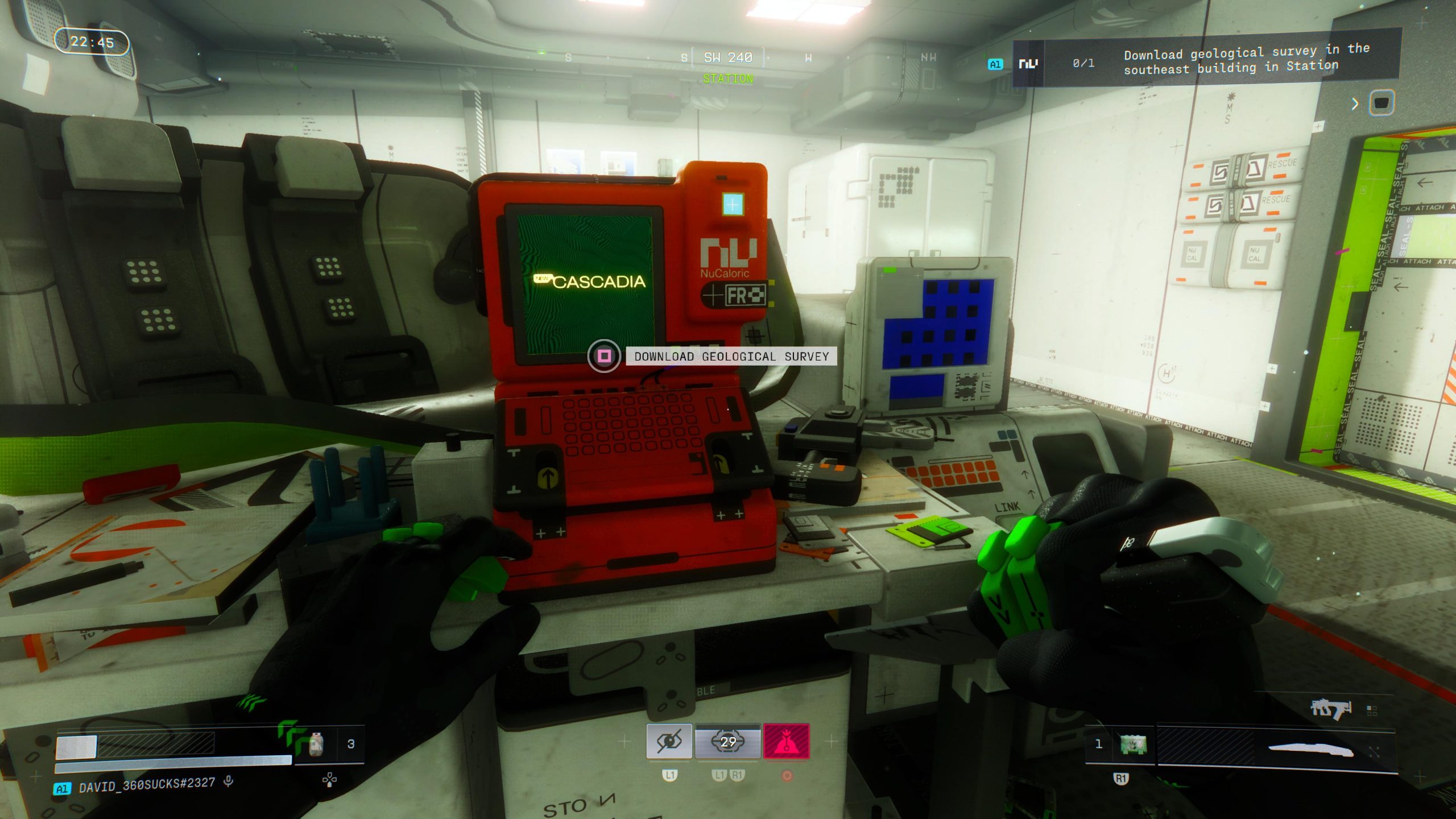Toggle the hide eye icon above L1
1456x819 pixels.
668,742
